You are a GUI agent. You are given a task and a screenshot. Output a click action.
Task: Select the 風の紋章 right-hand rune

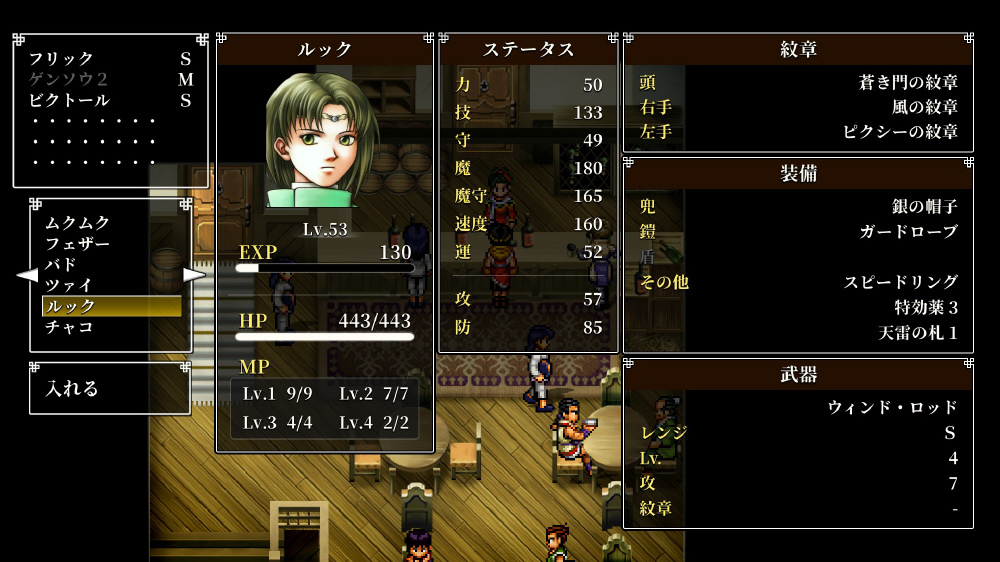tap(924, 107)
